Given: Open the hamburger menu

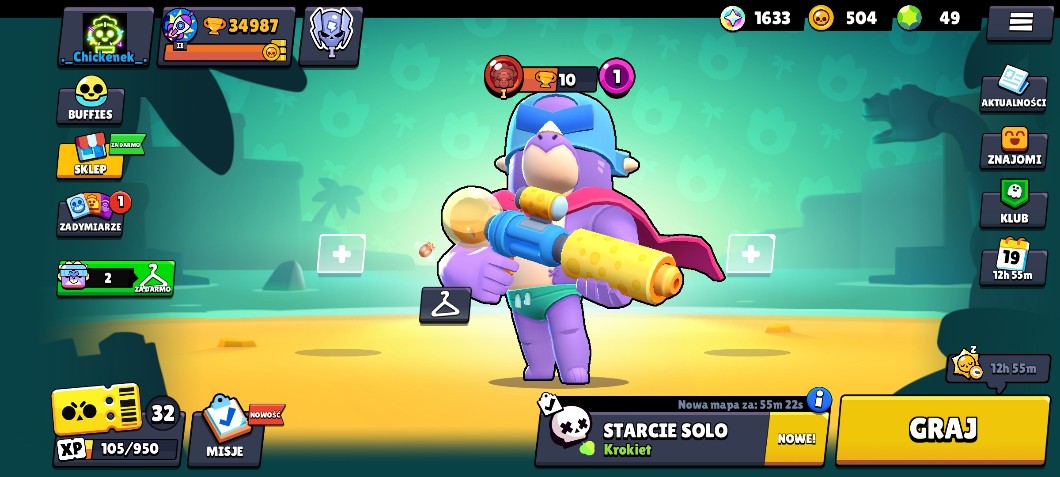Looking at the screenshot, I should click(1019, 22).
